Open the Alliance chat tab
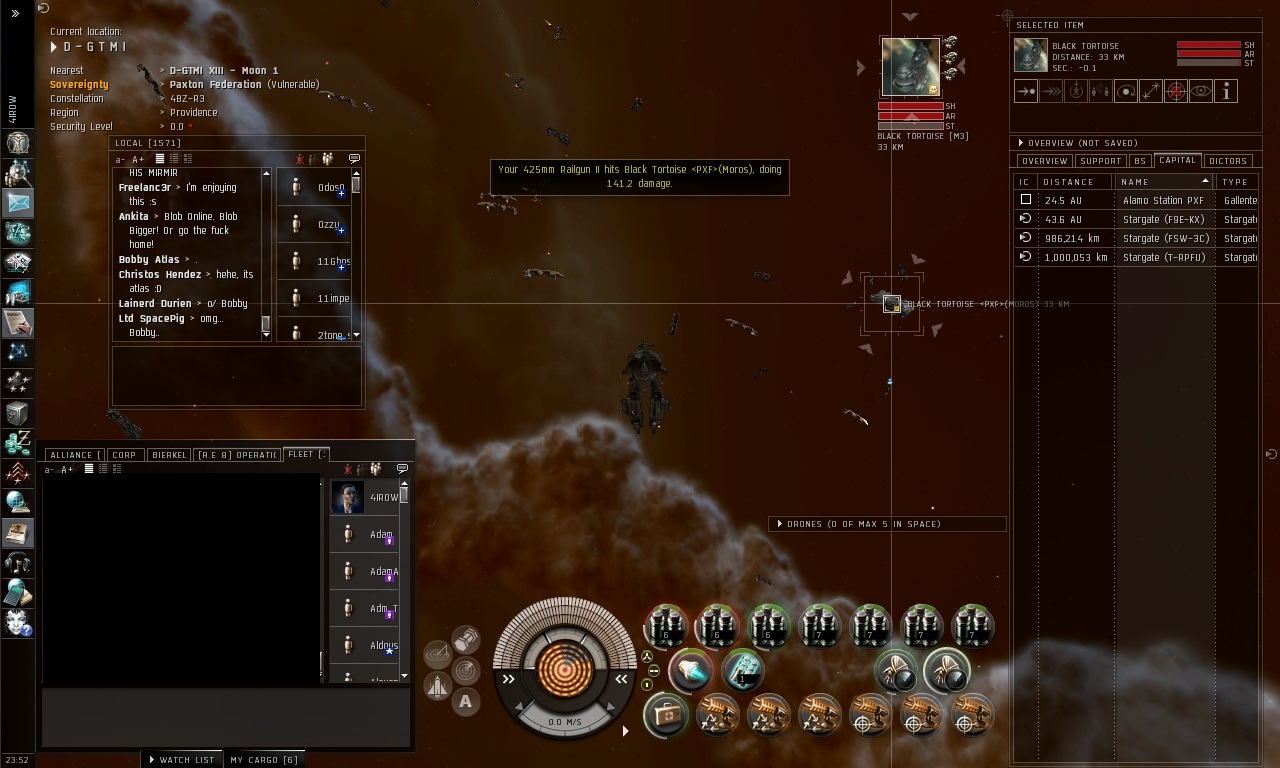 tap(72, 455)
